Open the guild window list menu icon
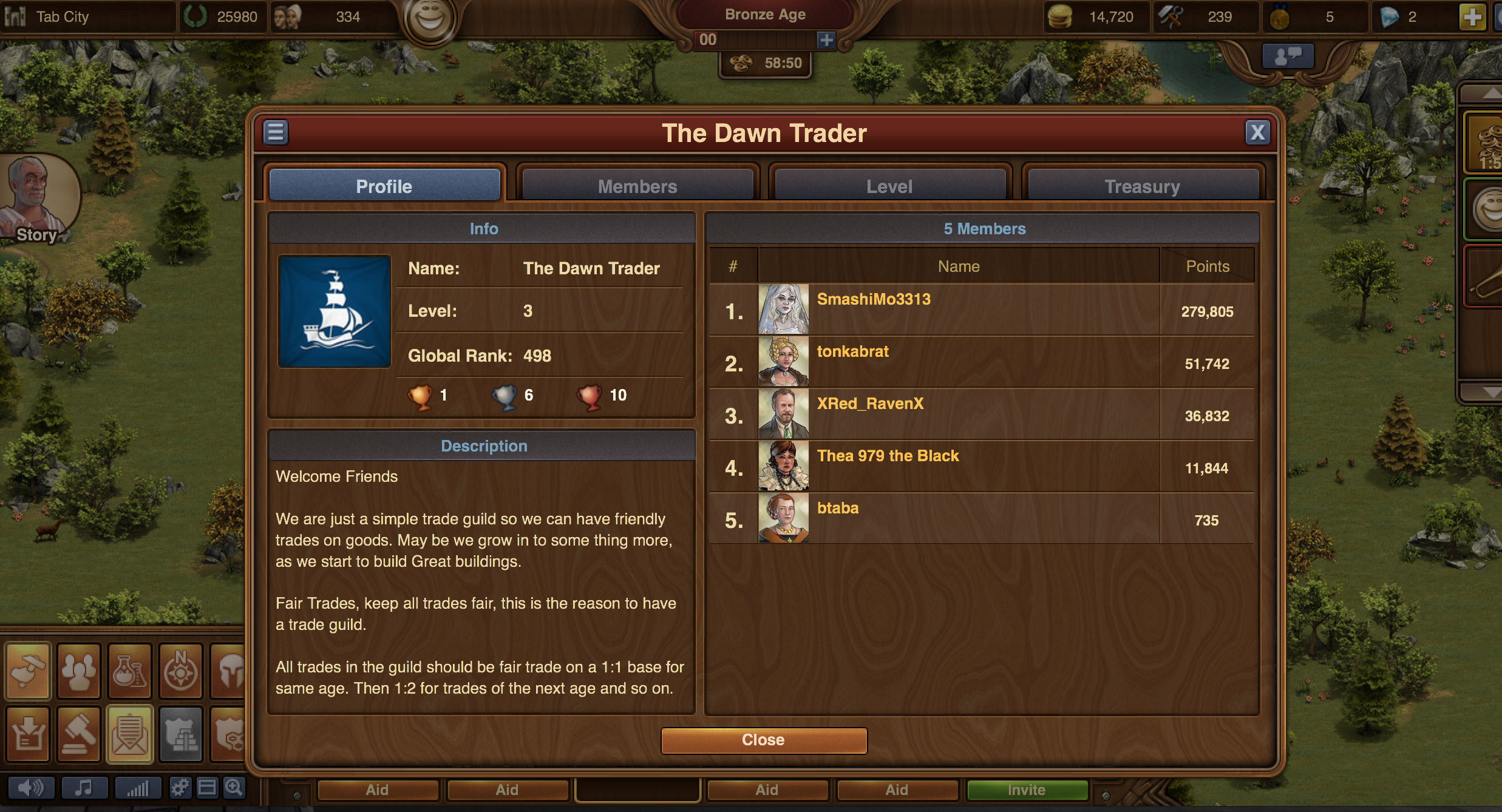 click(x=276, y=132)
